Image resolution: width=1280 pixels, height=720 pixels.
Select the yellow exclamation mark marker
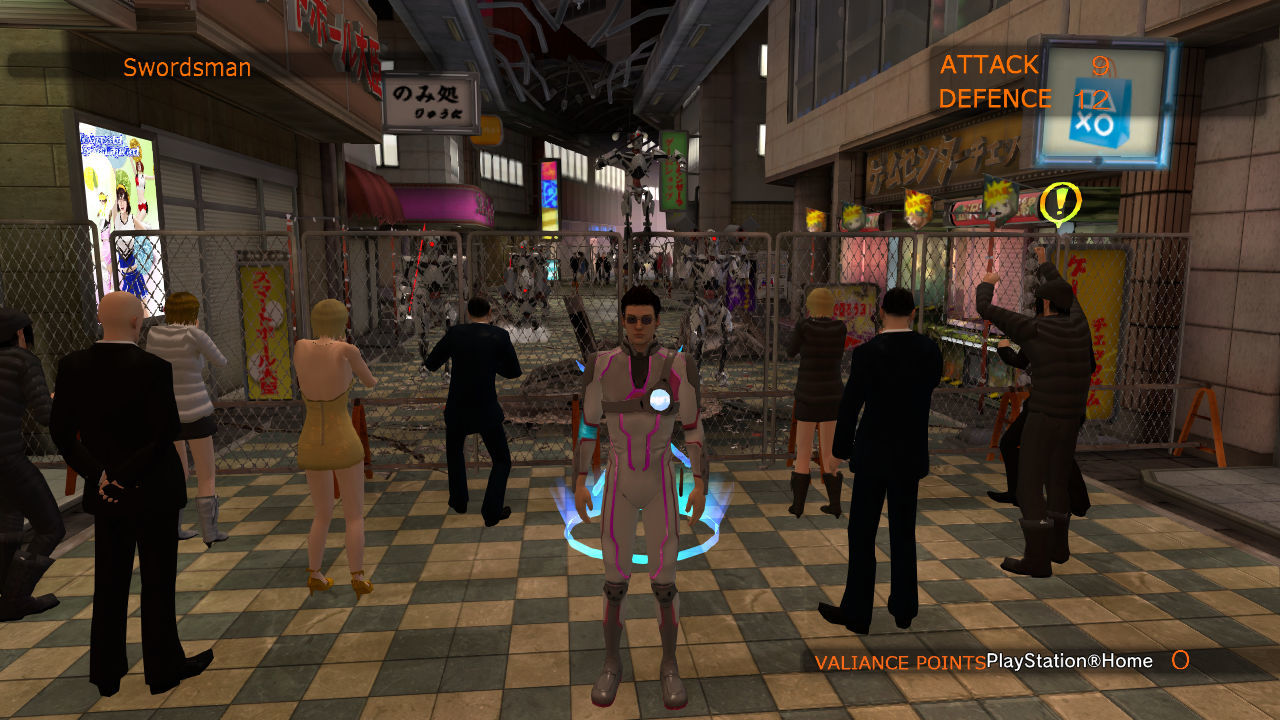(1059, 203)
